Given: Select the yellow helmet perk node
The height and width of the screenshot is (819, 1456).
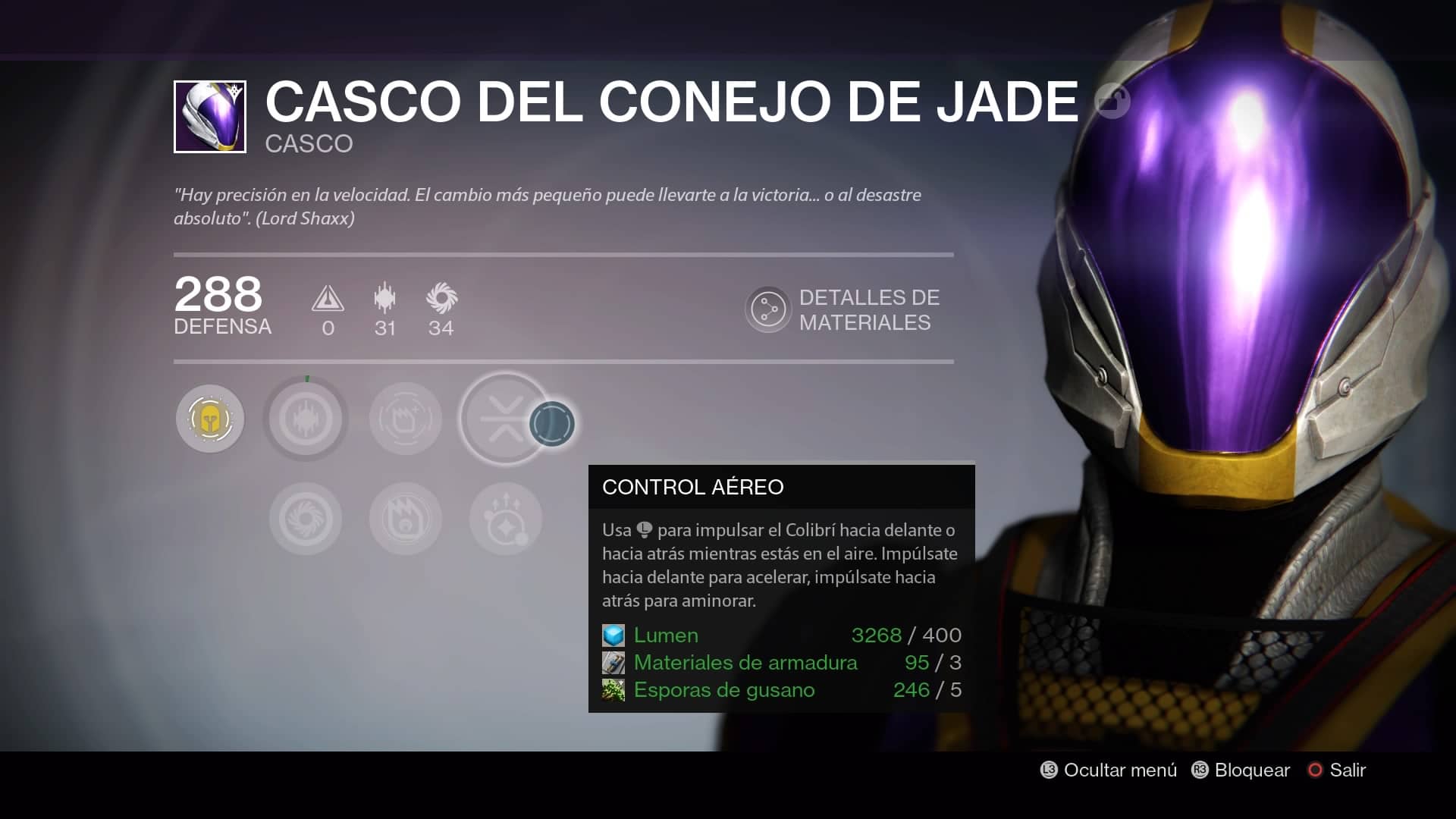Looking at the screenshot, I should coord(210,419).
